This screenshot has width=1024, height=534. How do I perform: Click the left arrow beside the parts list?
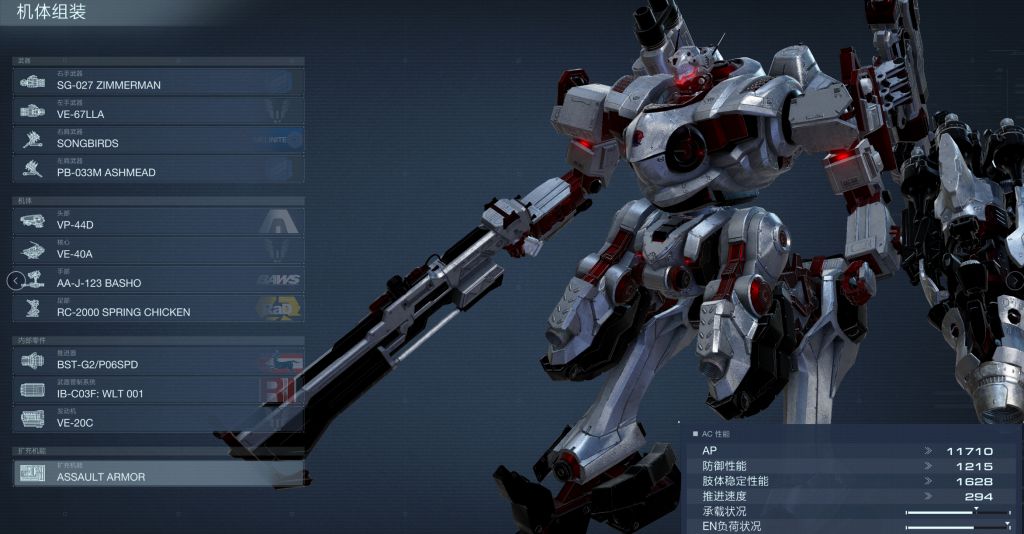tap(14, 280)
